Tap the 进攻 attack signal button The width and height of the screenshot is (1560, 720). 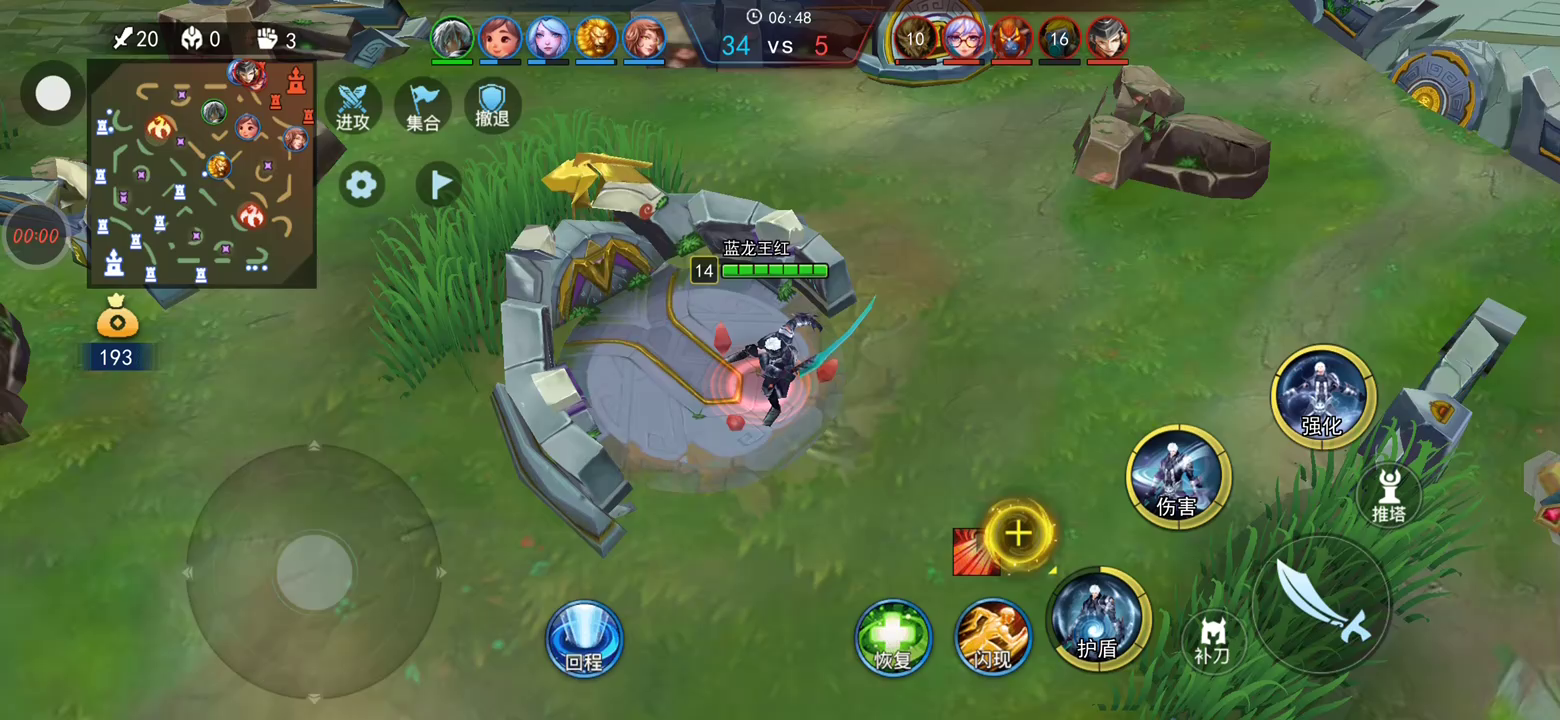[x=353, y=106]
